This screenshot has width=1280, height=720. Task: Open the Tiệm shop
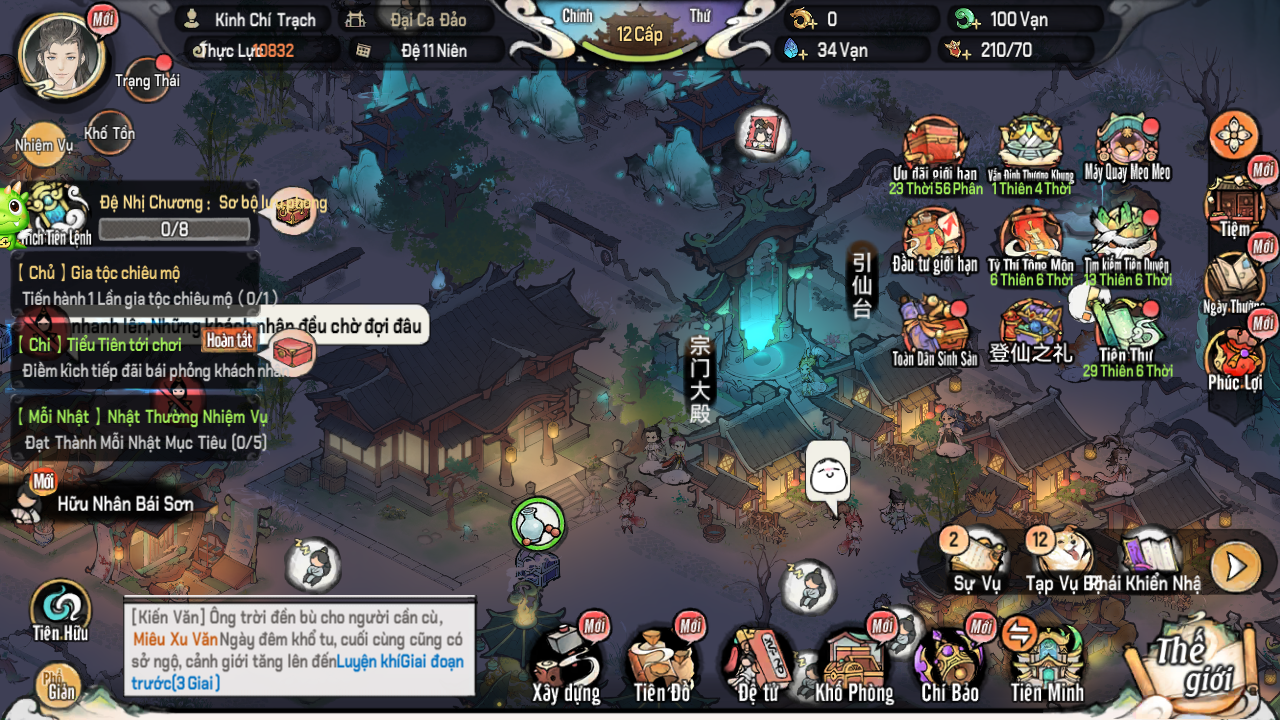[1235, 205]
